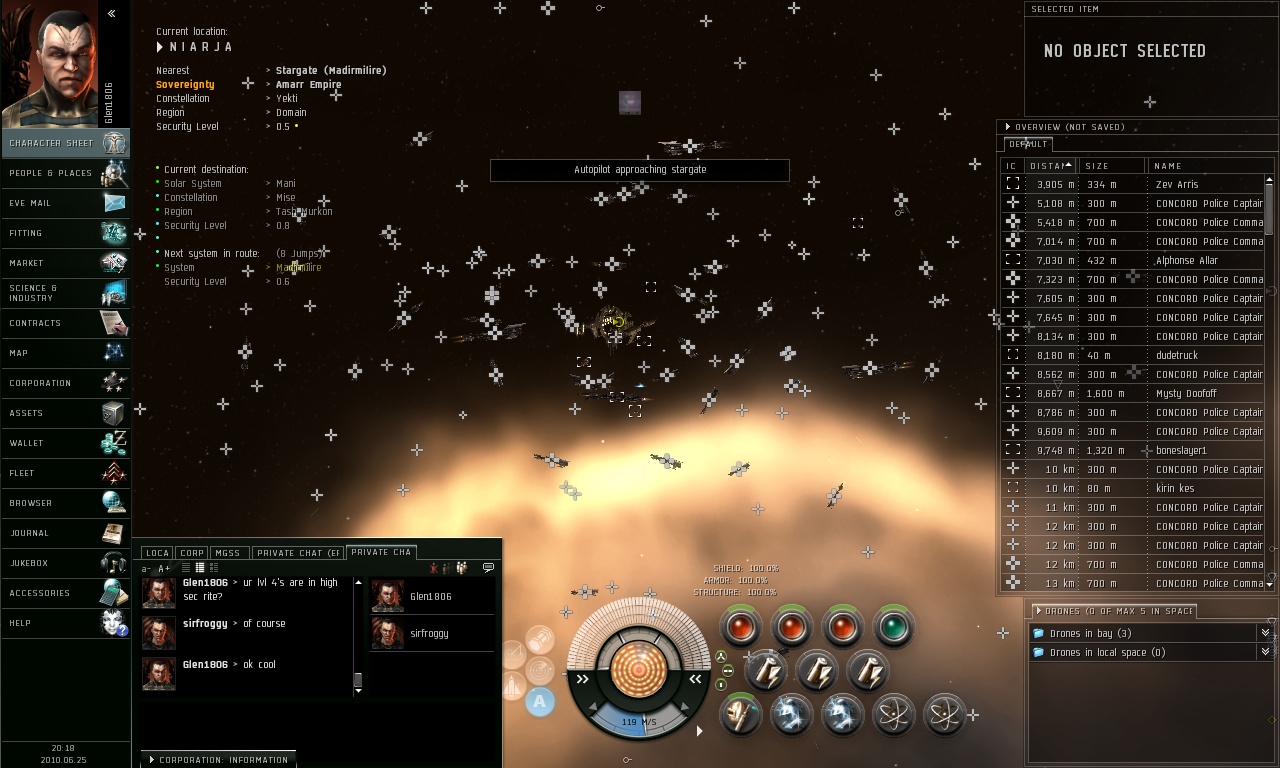Image resolution: width=1280 pixels, height=768 pixels.
Task: Switch to the Corp chat tab
Action: click(x=192, y=553)
